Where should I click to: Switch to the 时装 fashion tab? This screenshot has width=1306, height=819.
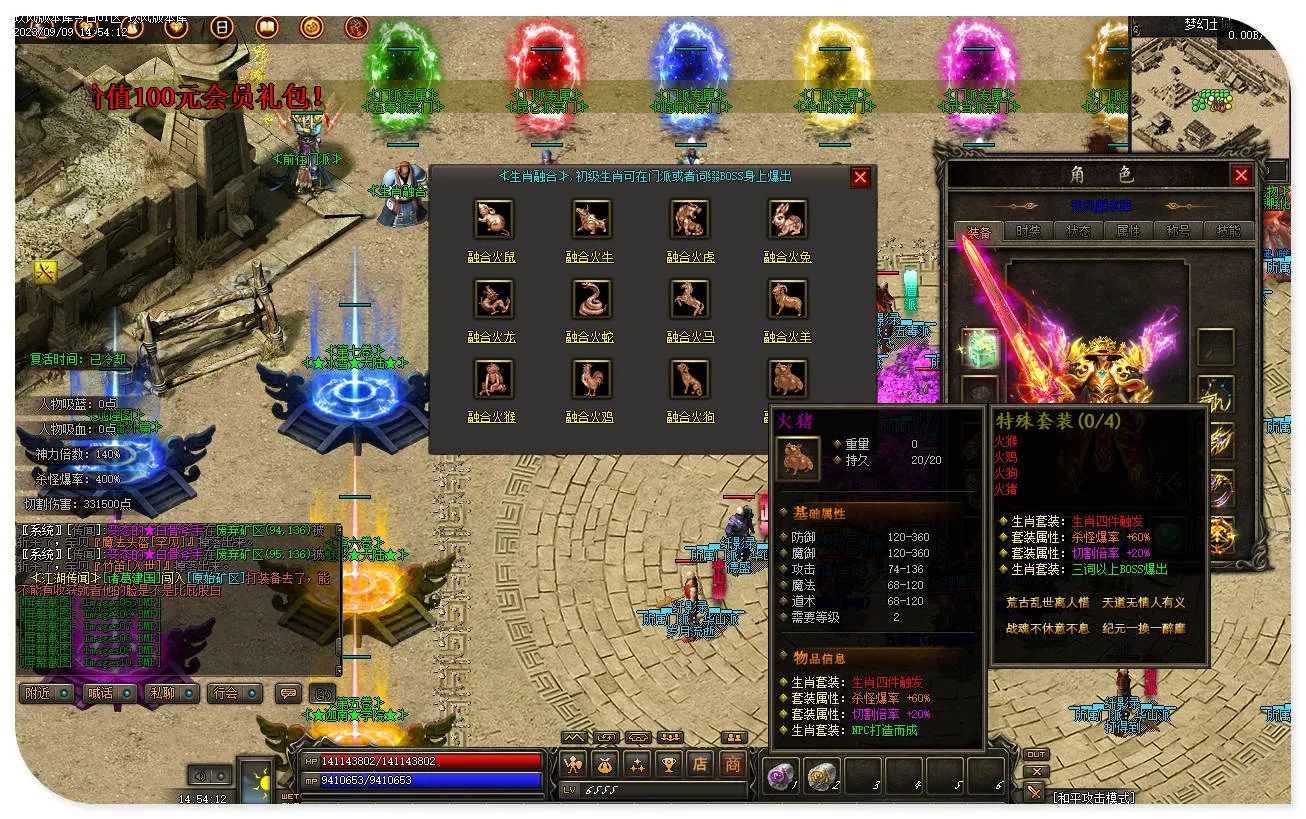[1028, 231]
